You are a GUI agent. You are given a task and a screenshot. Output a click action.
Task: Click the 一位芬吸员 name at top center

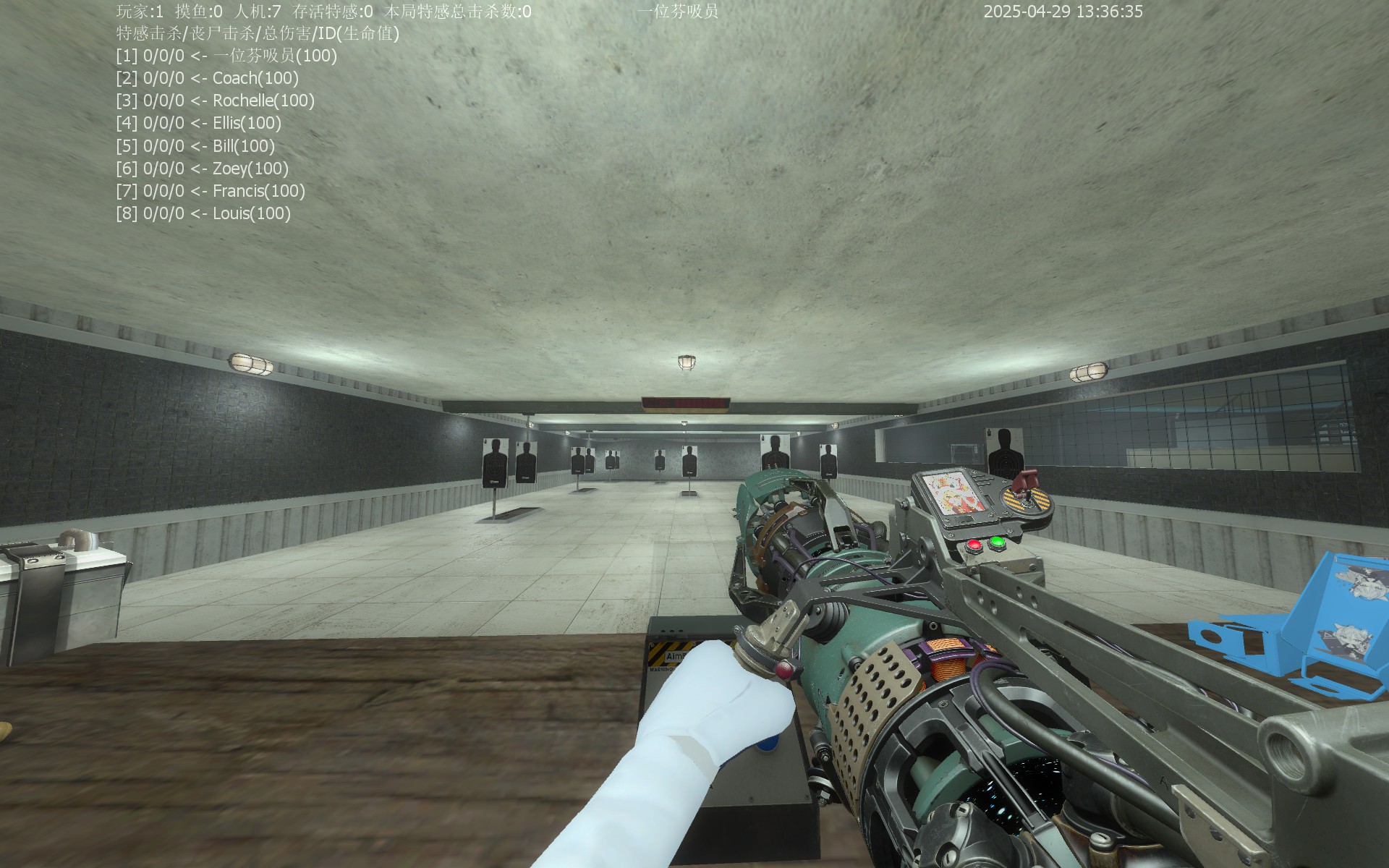(x=679, y=12)
